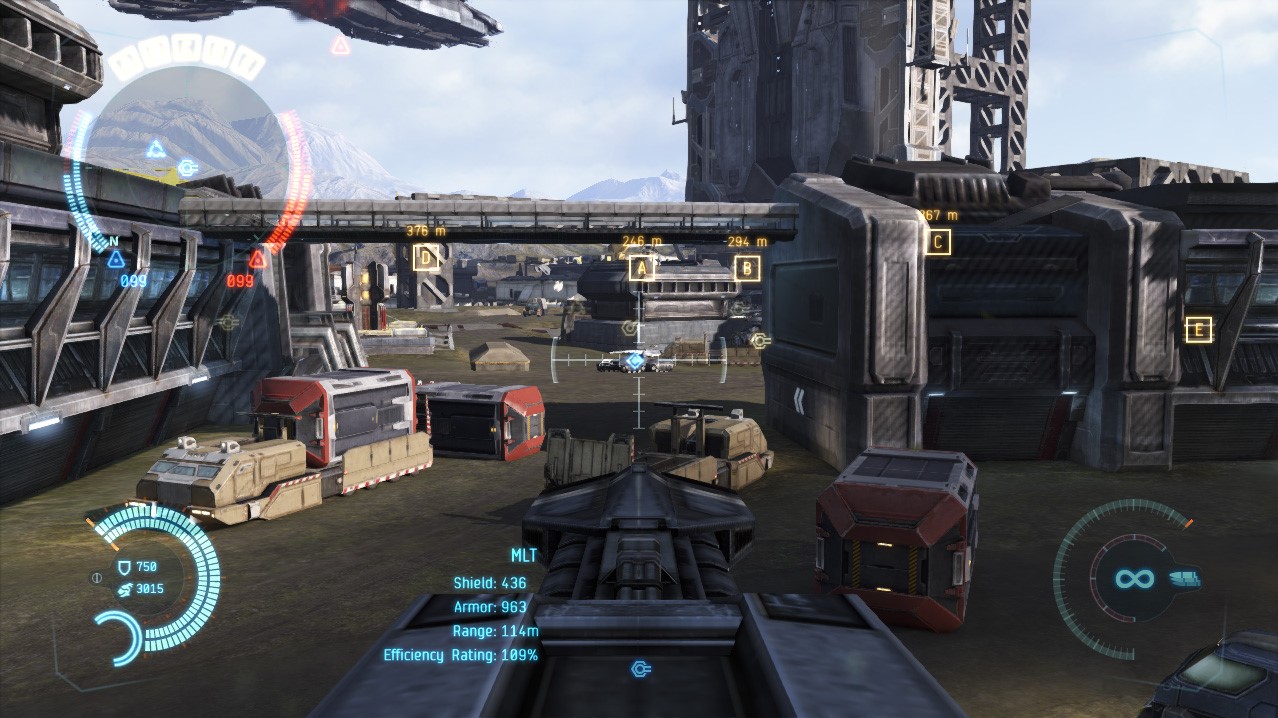
Task: Choose the objective E marker
Action: 1198,329
